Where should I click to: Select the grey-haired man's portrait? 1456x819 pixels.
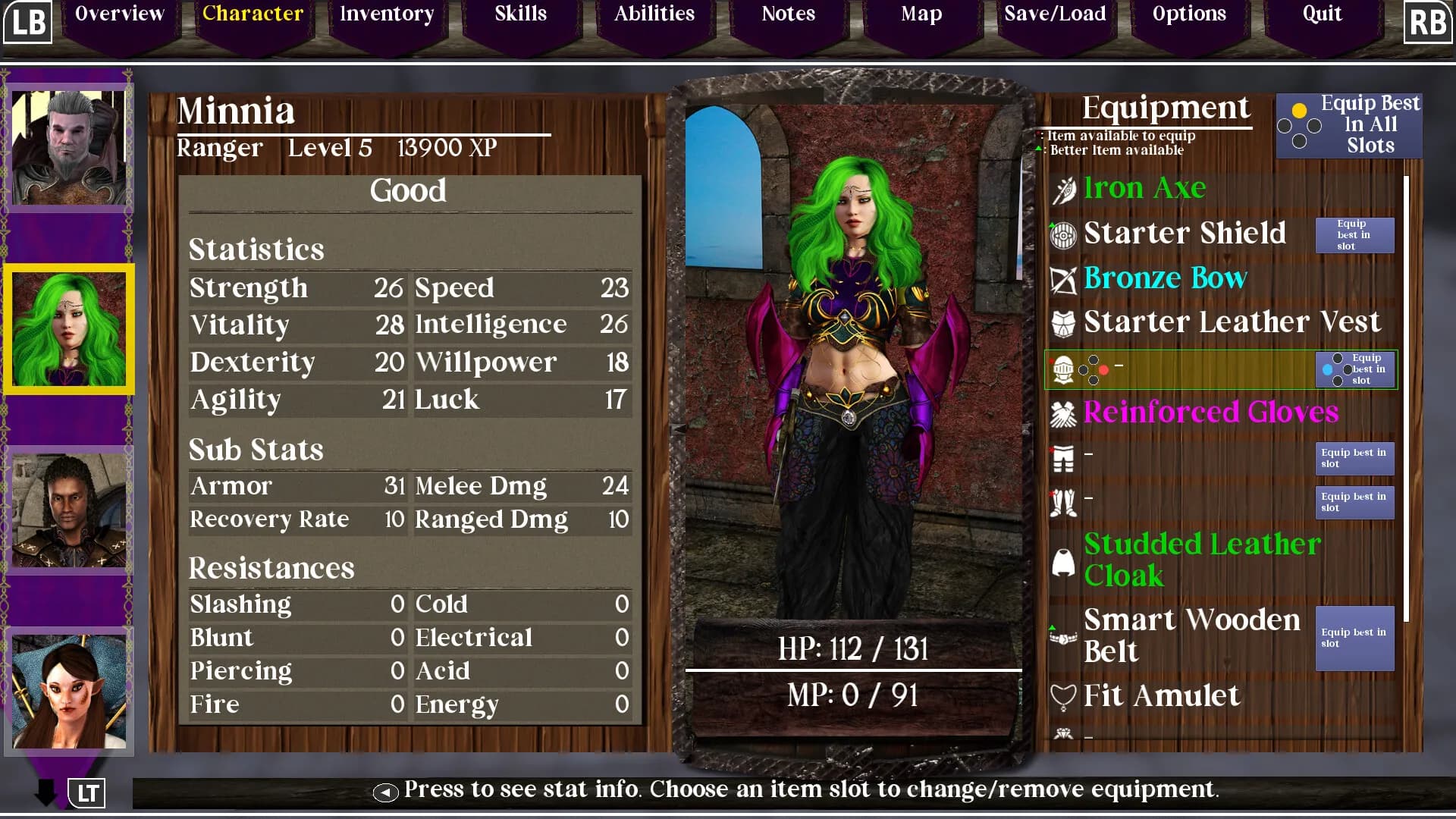[69, 147]
